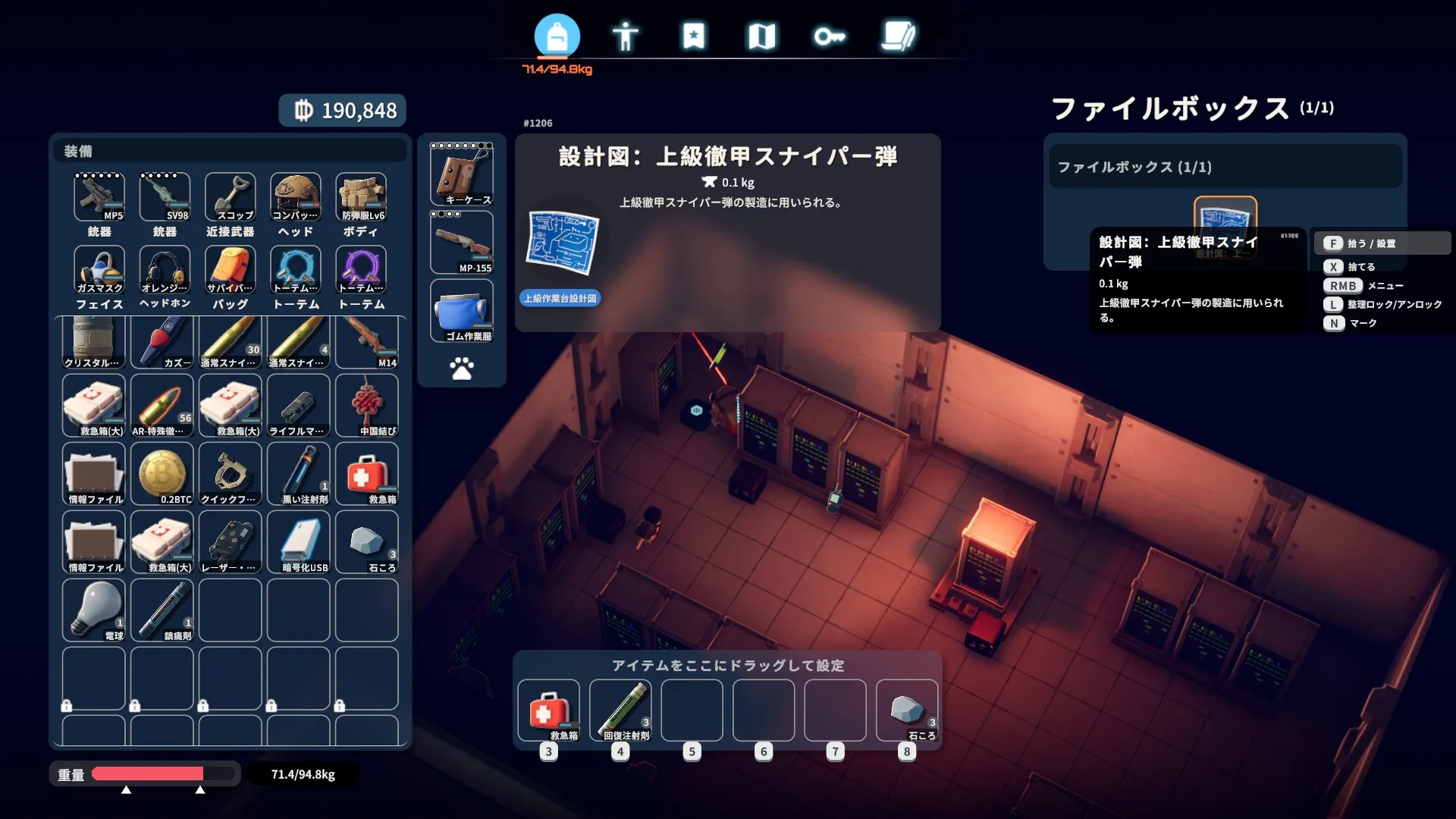Select the MP5 weapon slot
The width and height of the screenshot is (1456, 819).
[99, 197]
